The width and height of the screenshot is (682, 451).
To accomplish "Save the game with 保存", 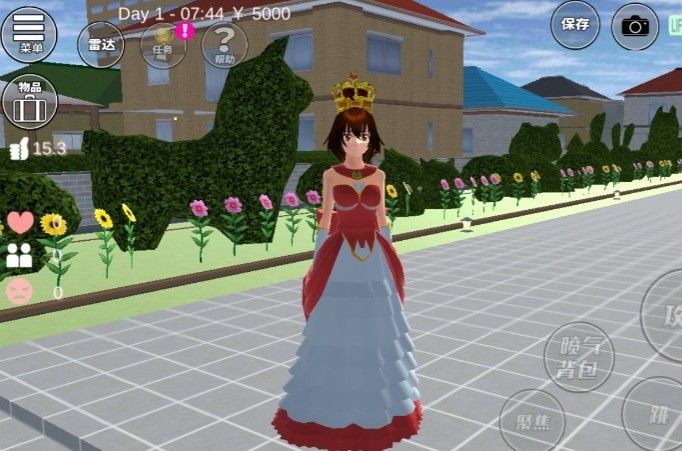I will pos(575,25).
